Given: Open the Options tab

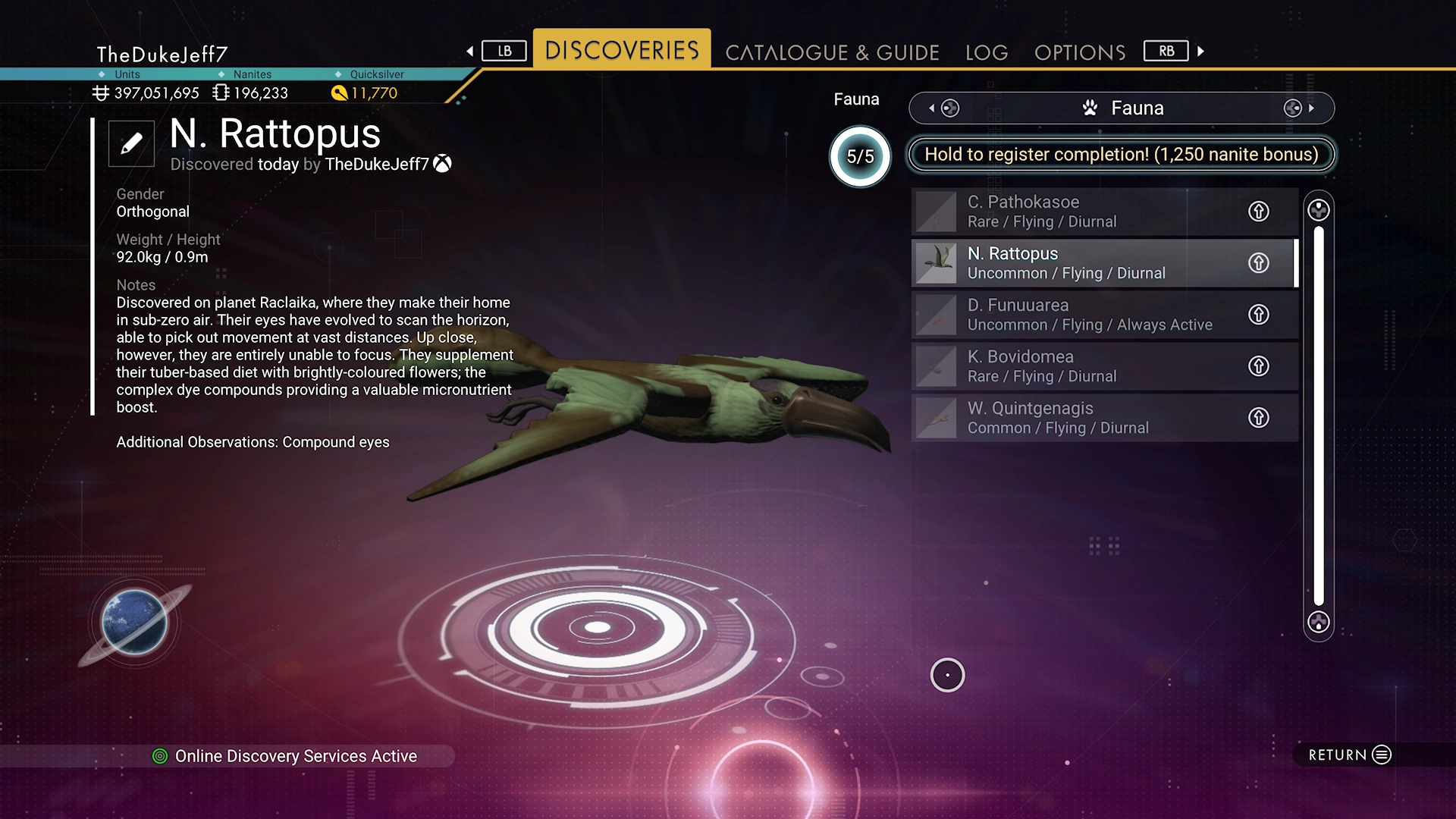Looking at the screenshot, I should coord(1079,52).
